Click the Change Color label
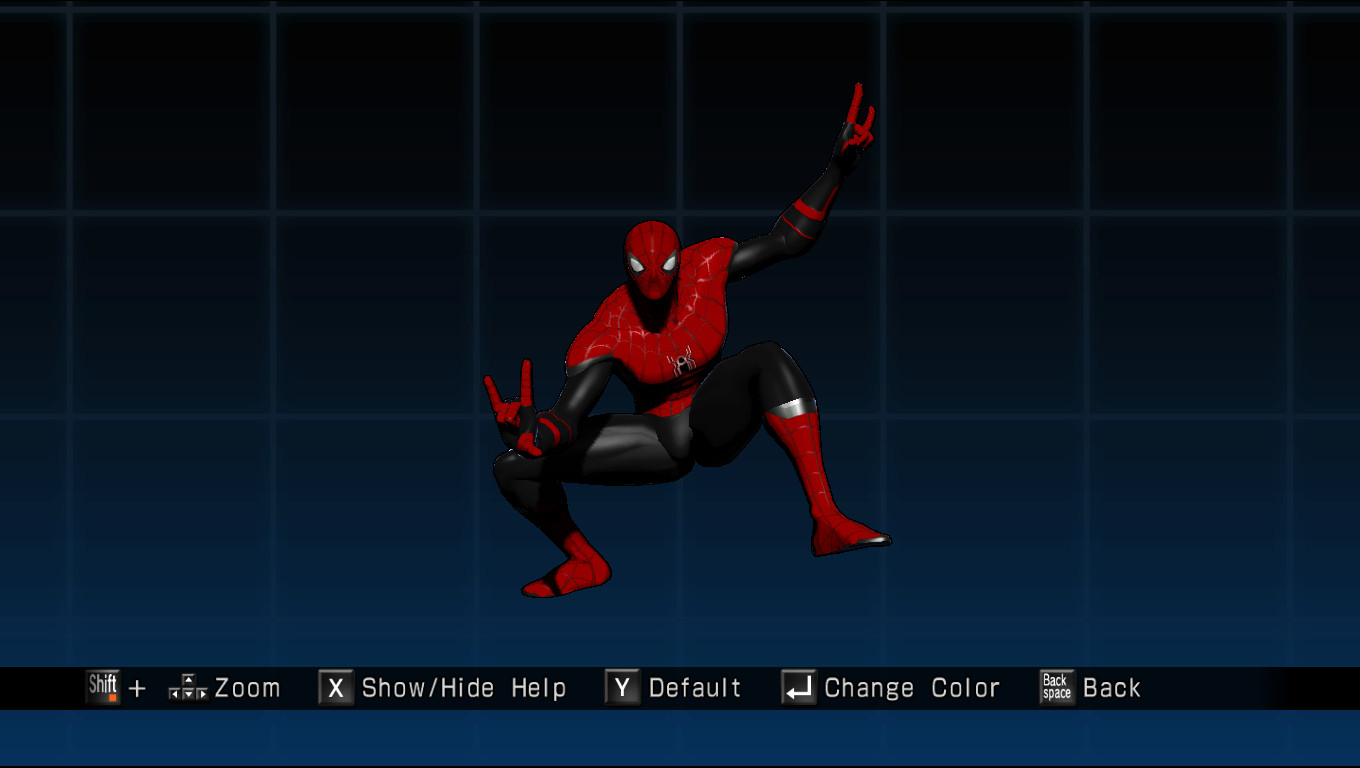Viewport: 1360px width, 768px height. 911,687
